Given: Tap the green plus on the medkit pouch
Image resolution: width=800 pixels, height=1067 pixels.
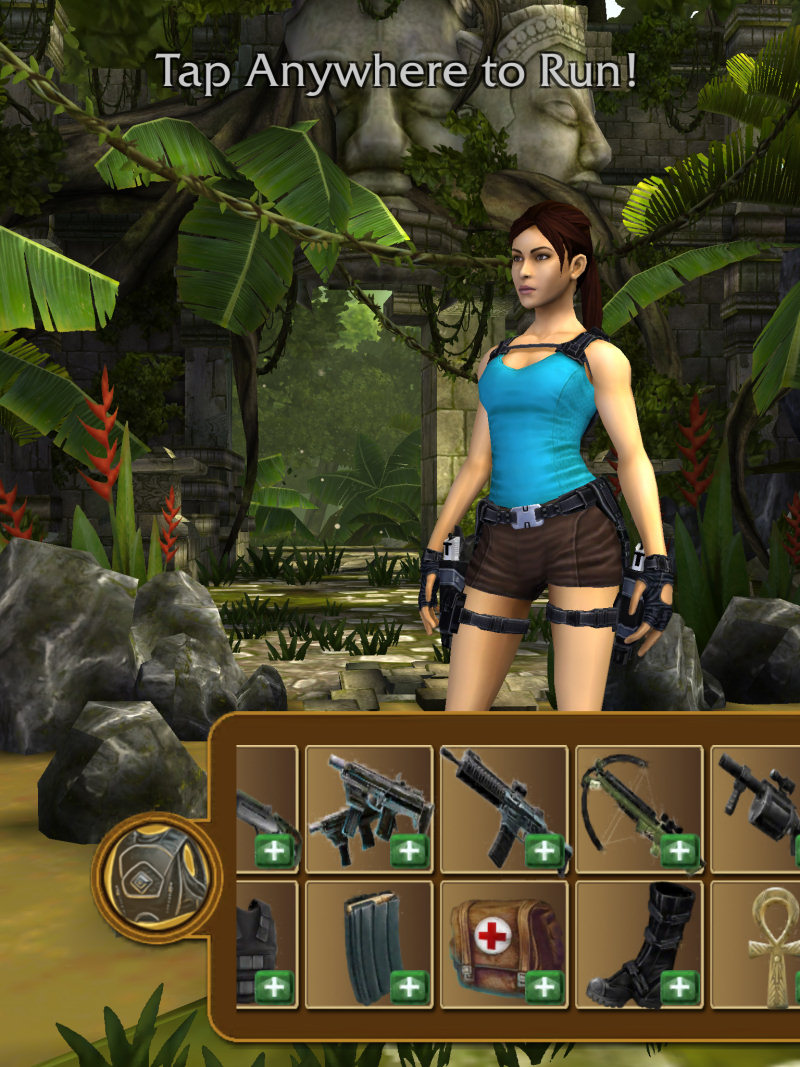Looking at the screenshot, I should 543,987.
